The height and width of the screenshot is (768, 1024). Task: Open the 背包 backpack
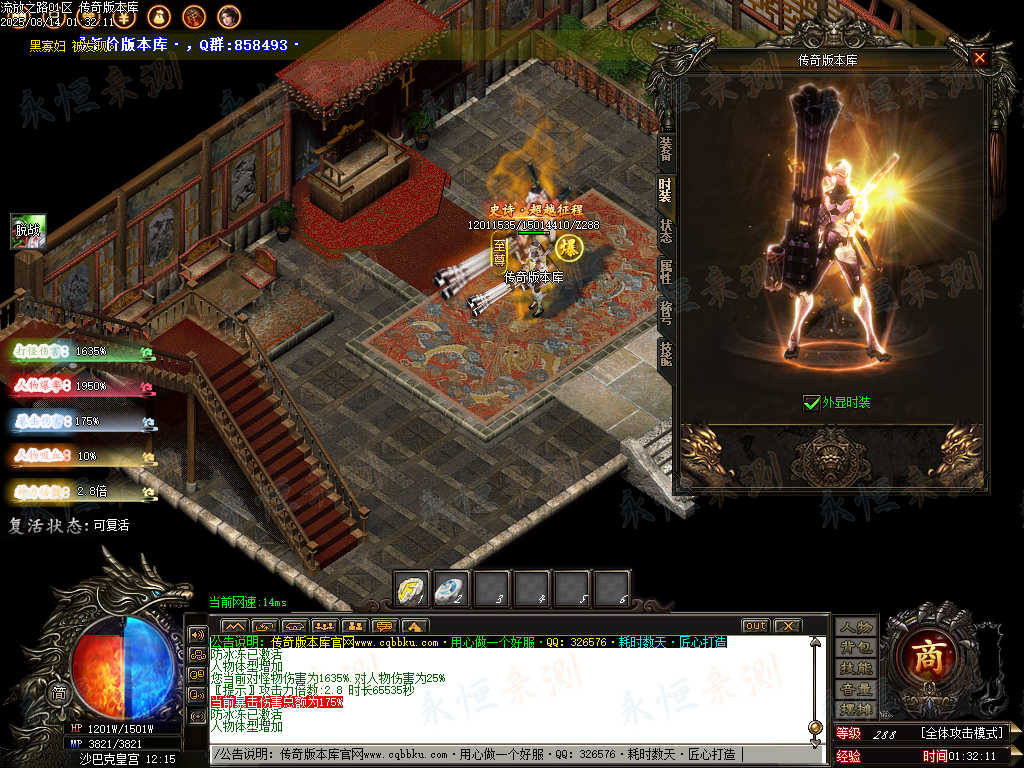point(856,647)
